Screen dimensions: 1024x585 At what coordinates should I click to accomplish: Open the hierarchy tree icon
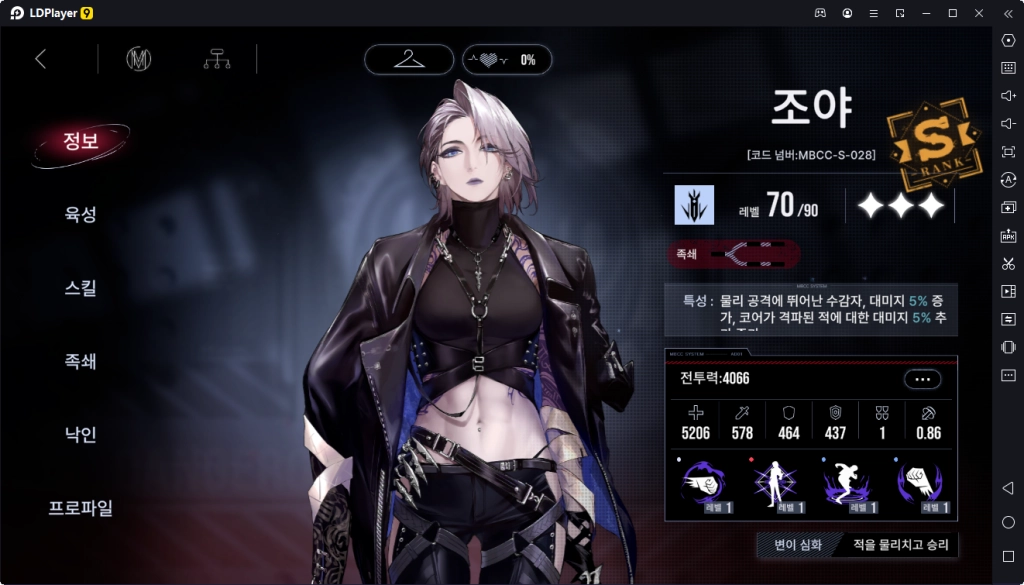(x=216, y=59)
